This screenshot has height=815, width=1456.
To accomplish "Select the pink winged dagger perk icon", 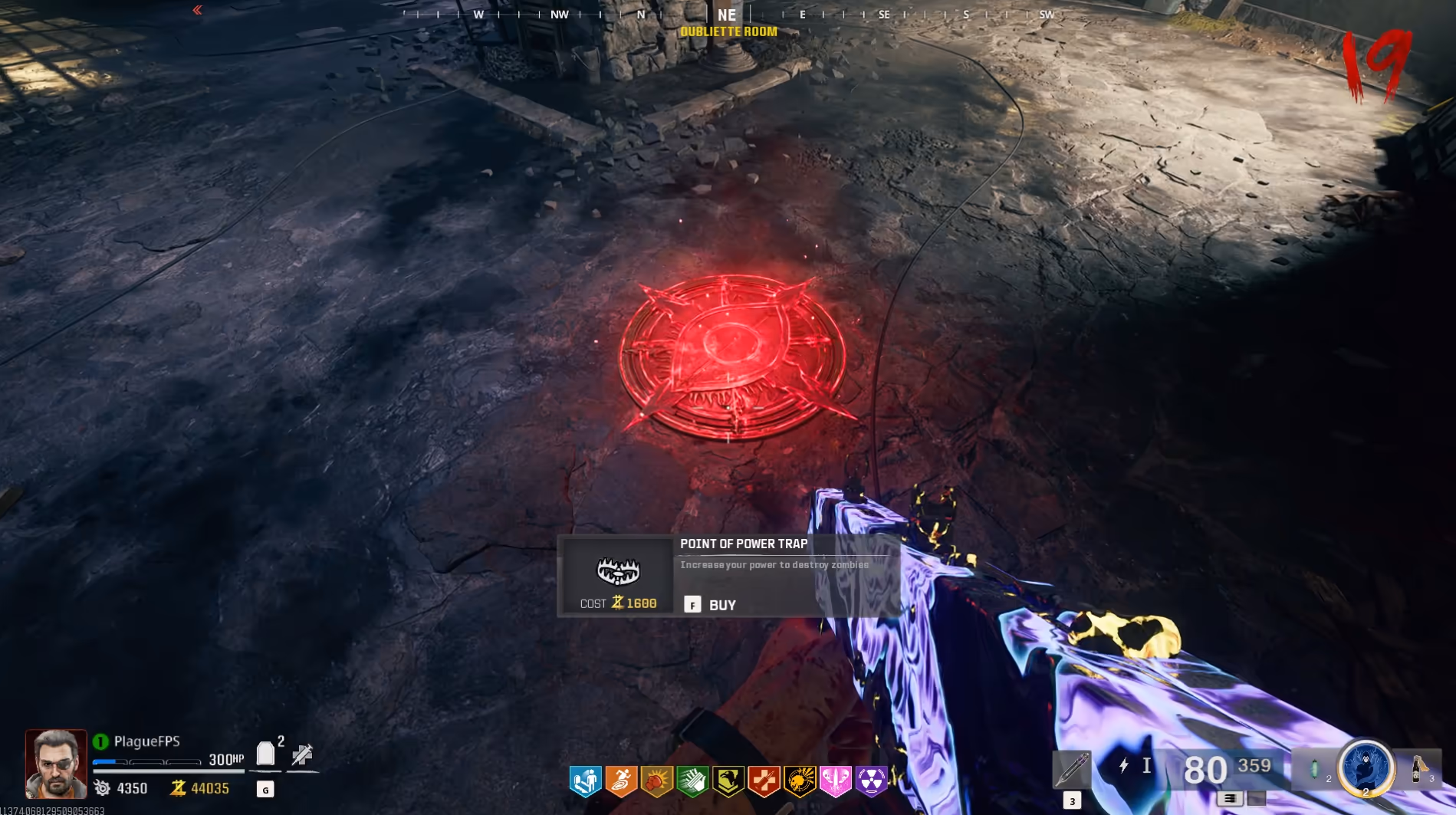I will 835,781.
